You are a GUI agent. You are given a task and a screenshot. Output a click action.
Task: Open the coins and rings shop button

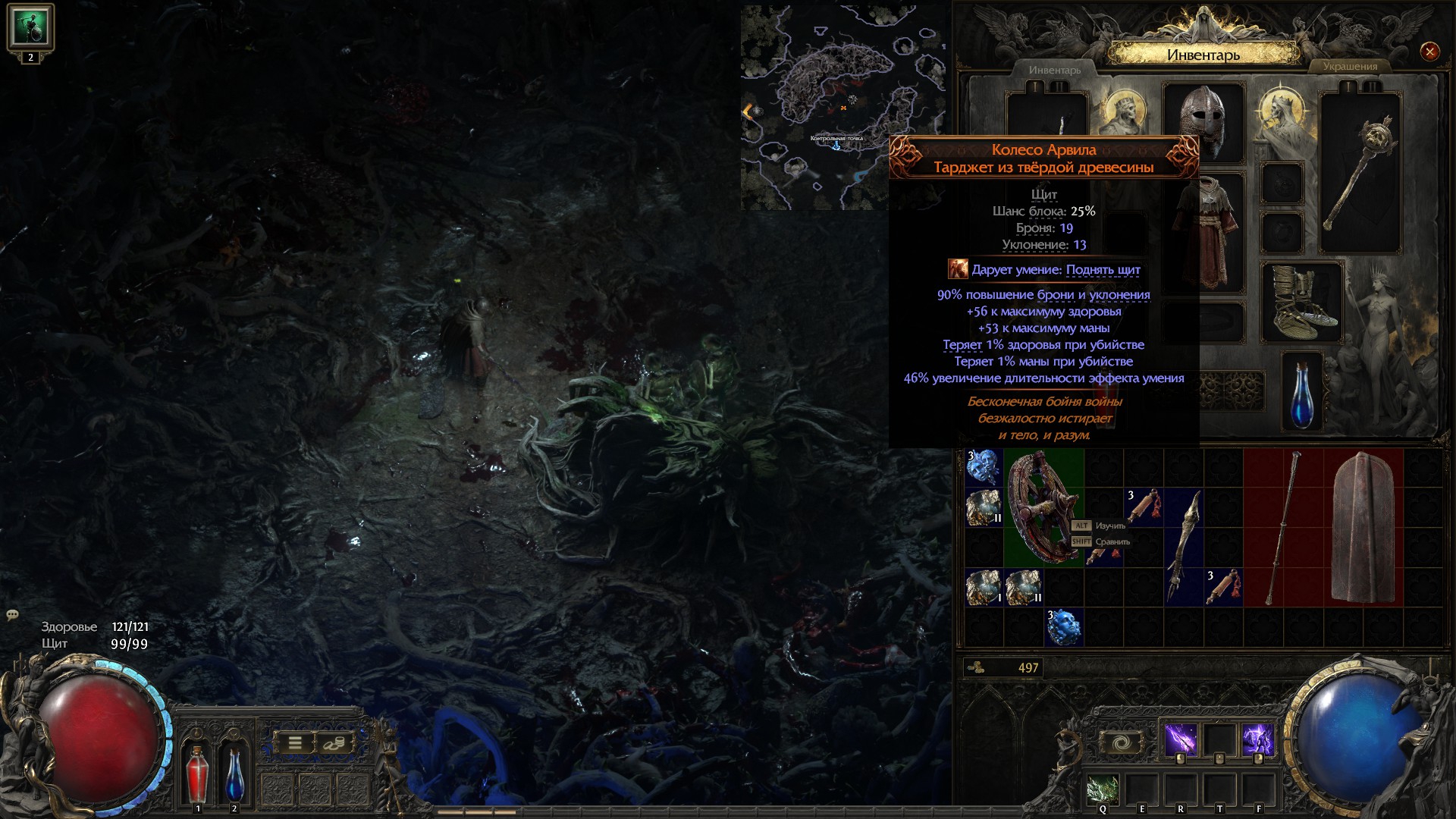coord(334,743)
